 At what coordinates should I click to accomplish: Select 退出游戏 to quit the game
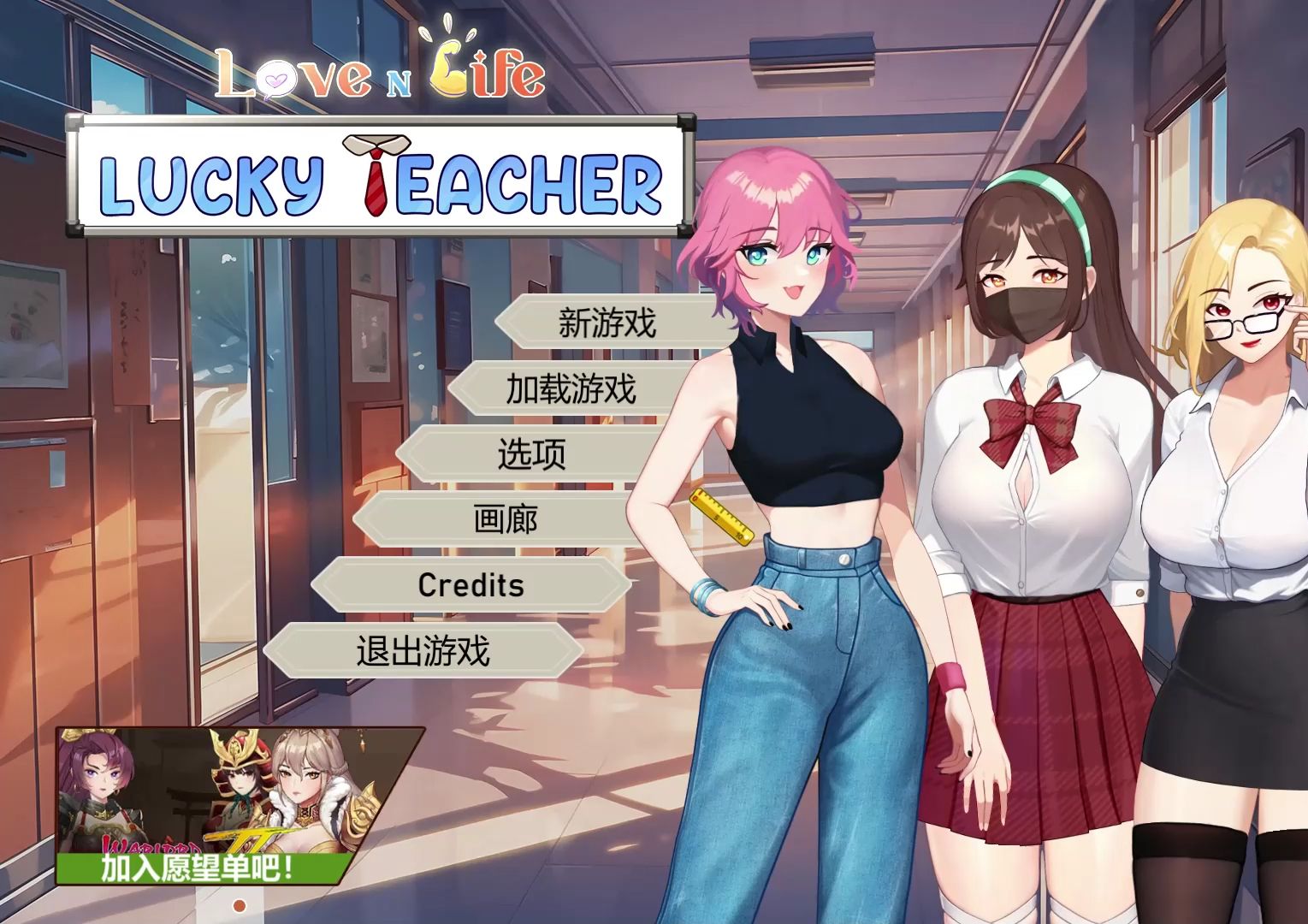coord(423,650)
